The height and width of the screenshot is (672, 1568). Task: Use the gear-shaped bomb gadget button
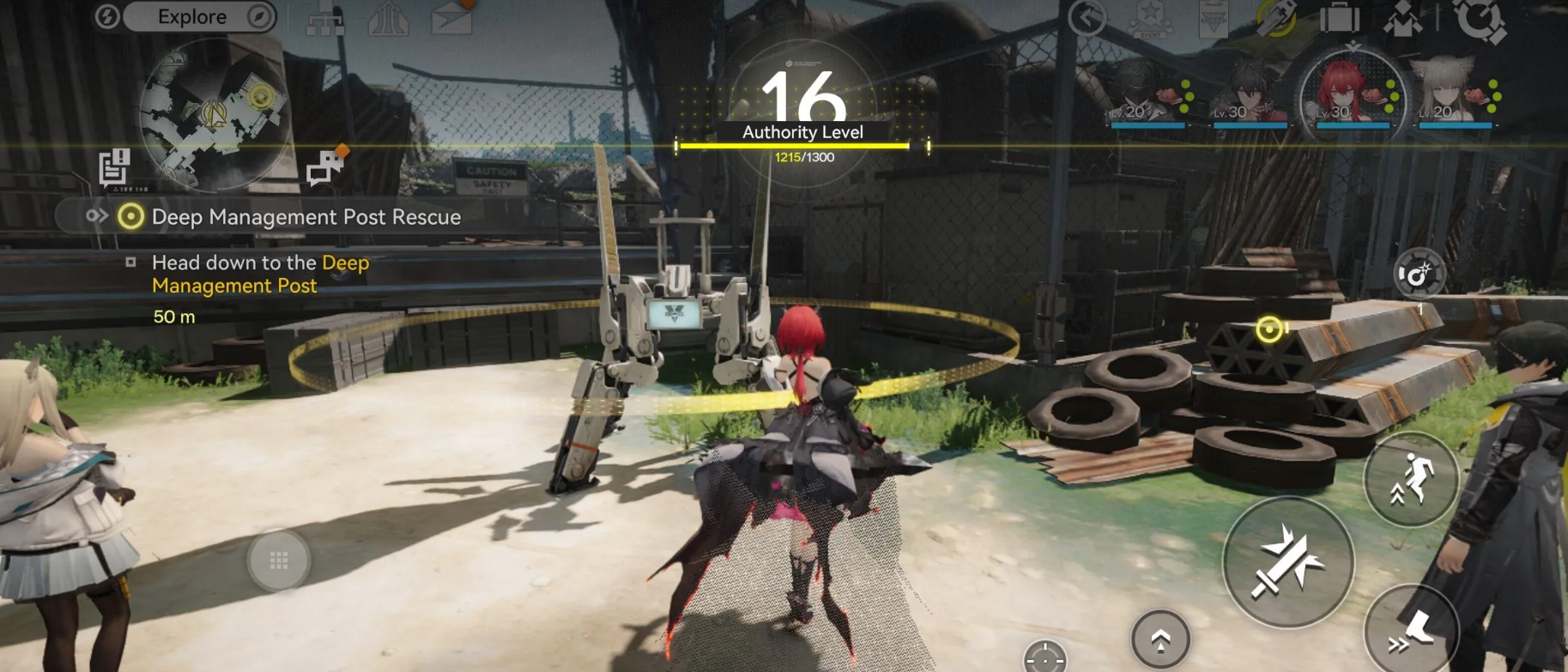pyautogui.click(x=1419, y=275)
